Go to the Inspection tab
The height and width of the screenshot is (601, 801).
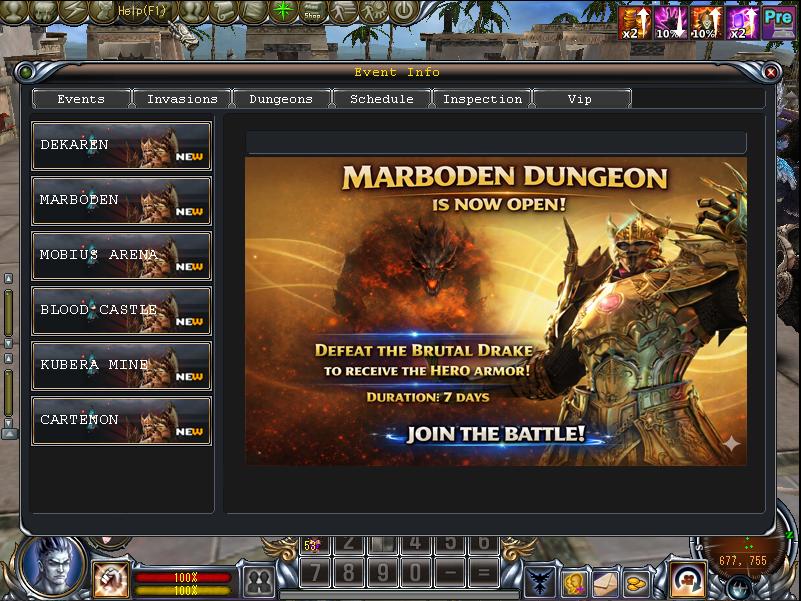click(482, 99)
